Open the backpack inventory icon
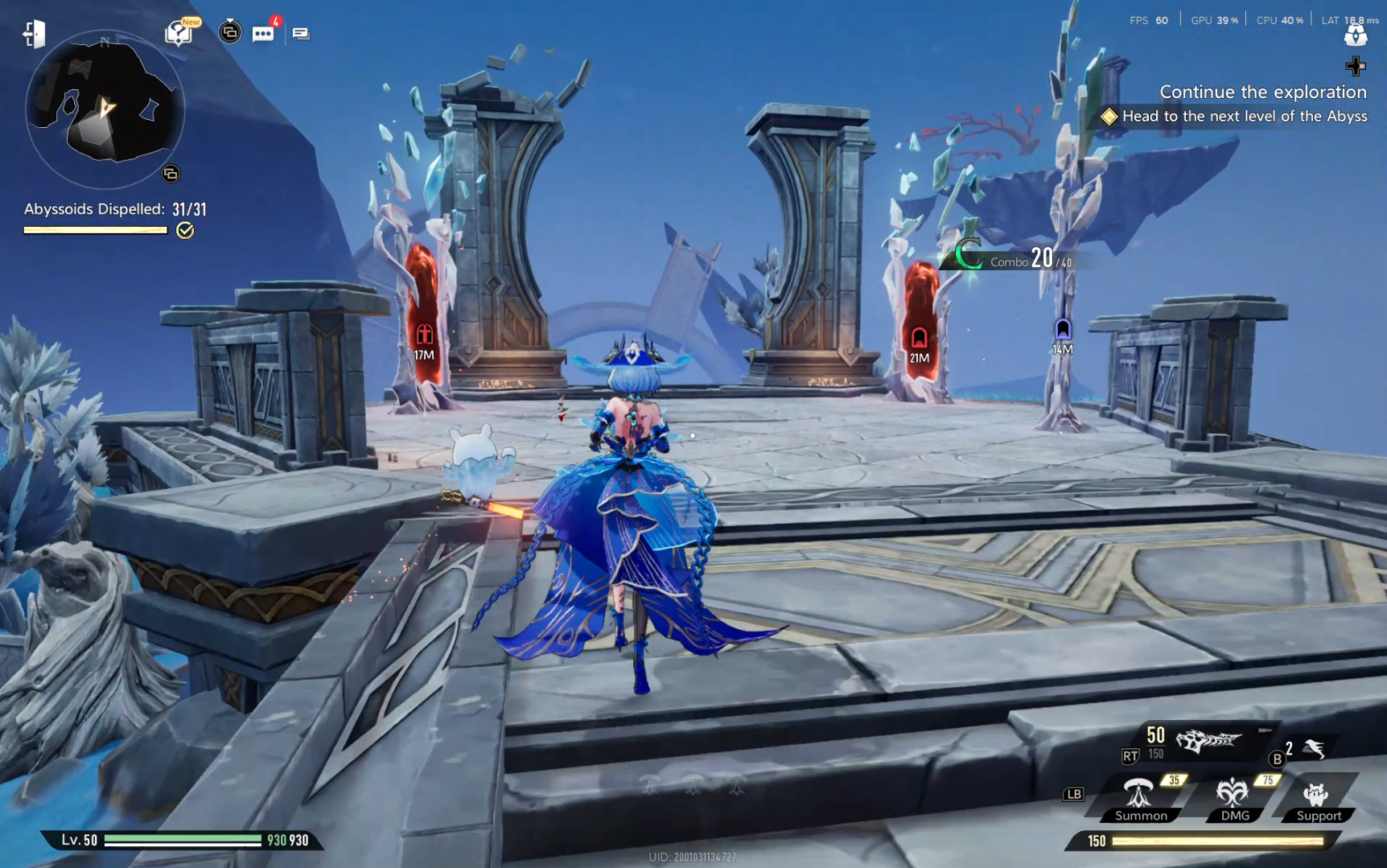The height and width of the screenshot is (868, 1387). pyautogui.click(x=1356, y=35)
